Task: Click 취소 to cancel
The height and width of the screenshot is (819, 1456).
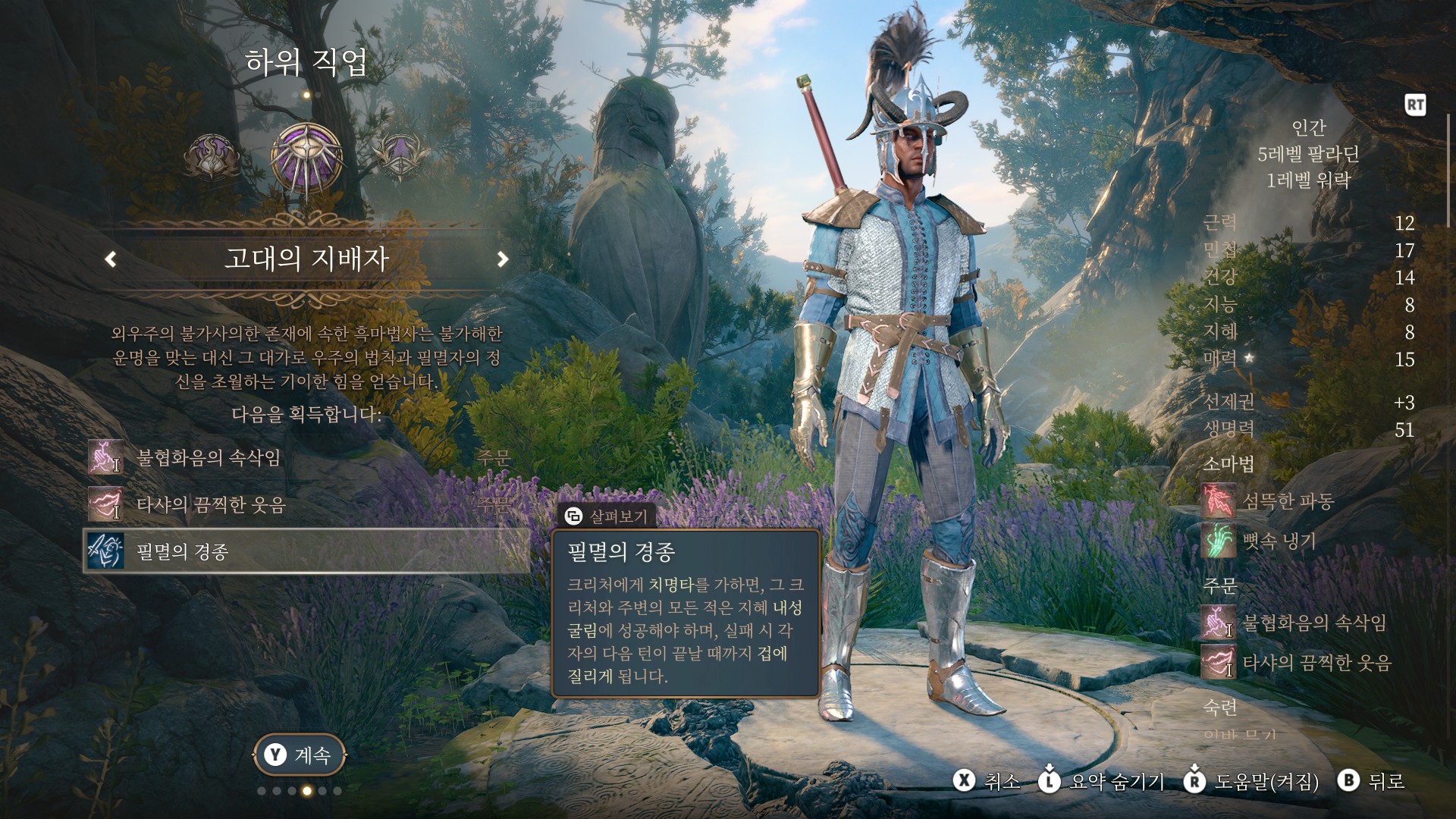Action: tap(987, 781)
